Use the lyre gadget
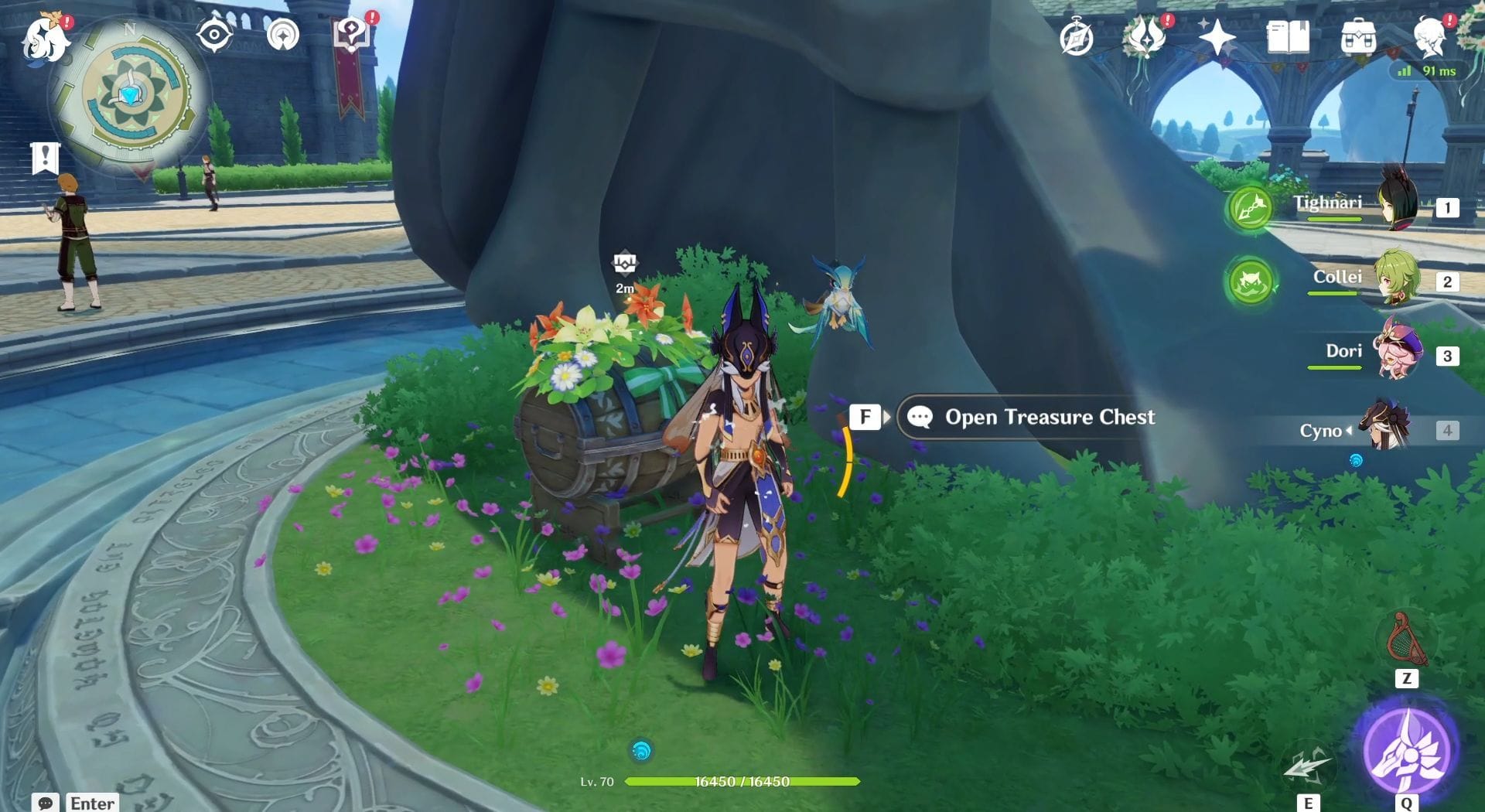The width and height of the screenshot is (1485, 812). [x=1407, y=640]
